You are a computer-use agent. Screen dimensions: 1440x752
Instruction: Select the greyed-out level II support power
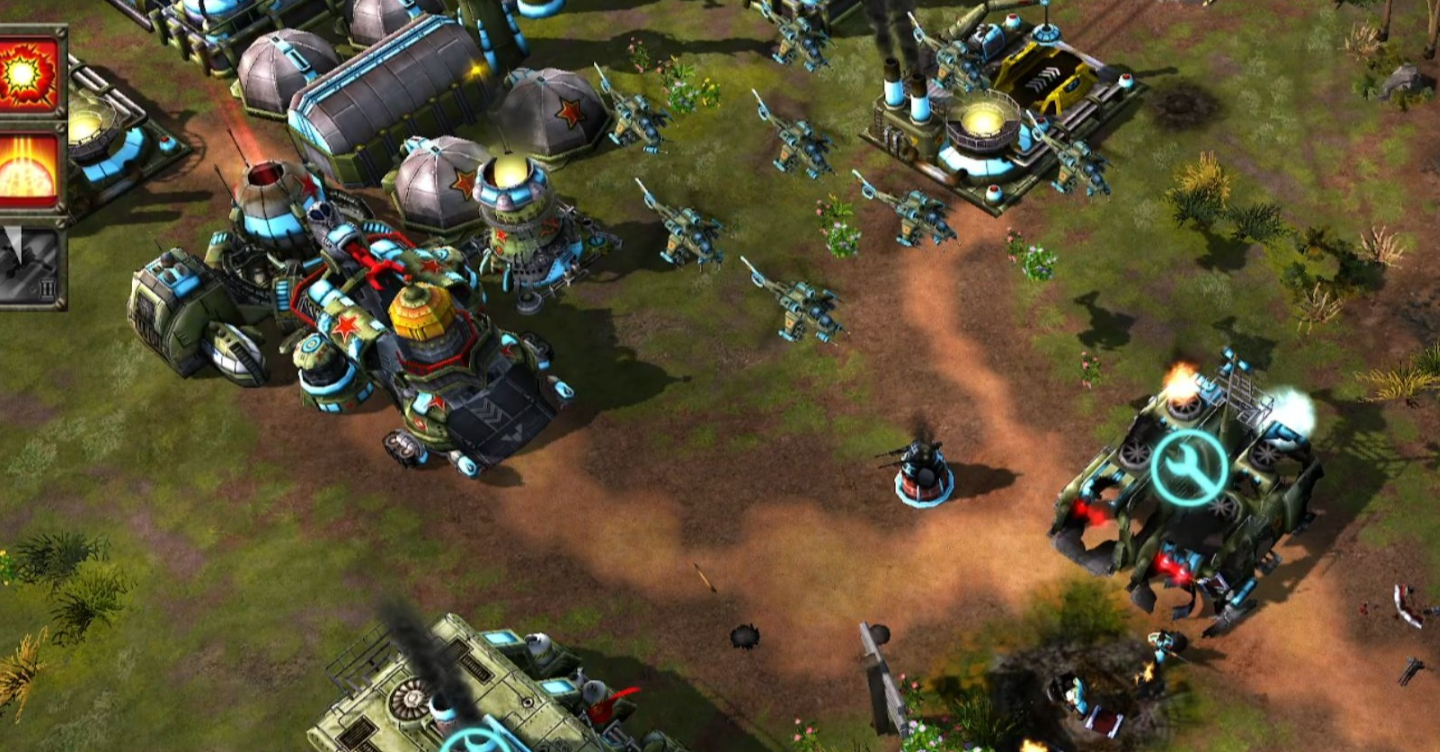(28, 266)
